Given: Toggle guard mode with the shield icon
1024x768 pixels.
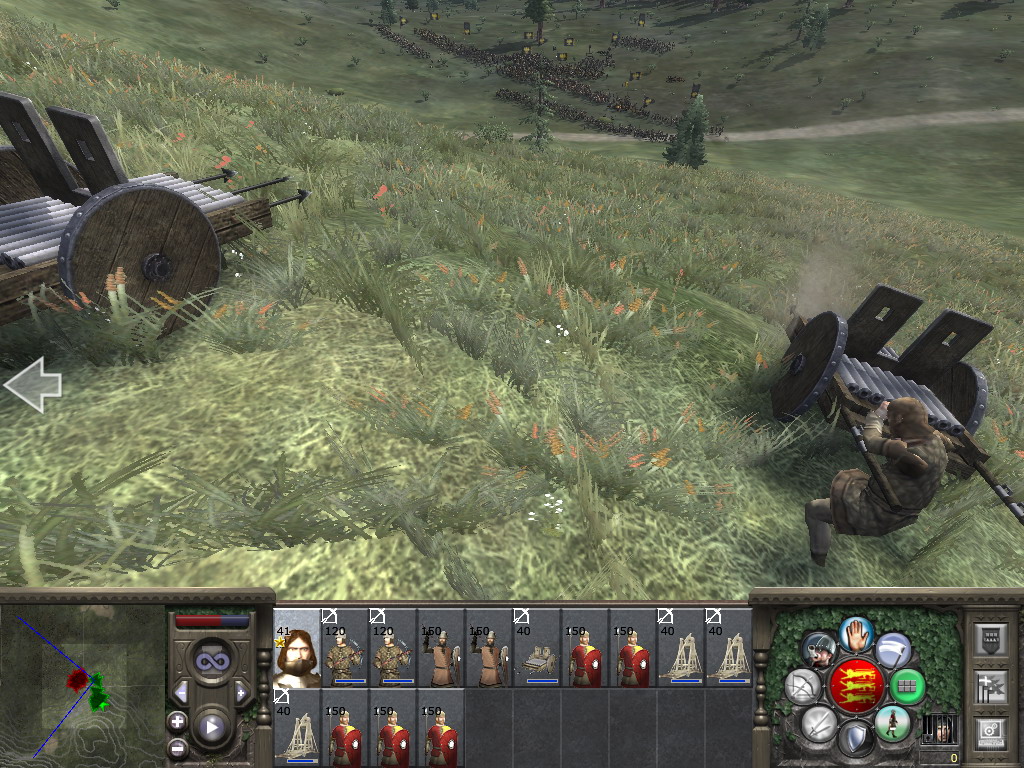Looking at the screenshot, I should click(x=856, y=738).
